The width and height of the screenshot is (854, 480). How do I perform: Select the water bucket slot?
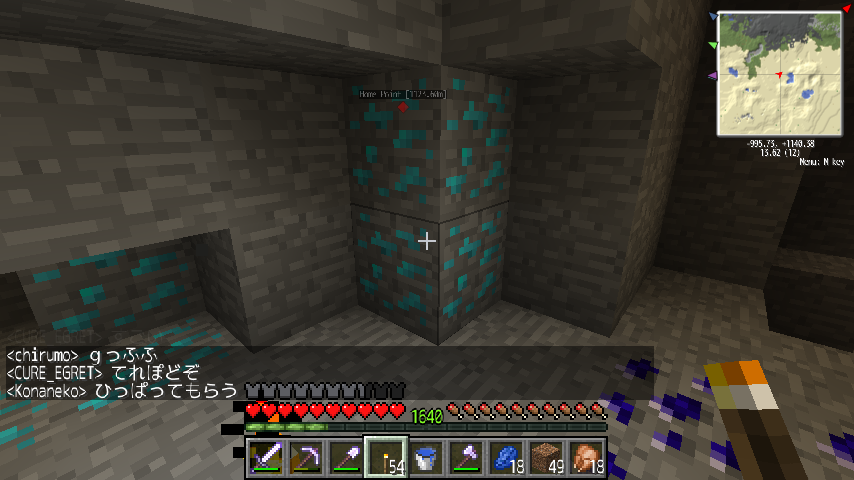tap(426, 459)
